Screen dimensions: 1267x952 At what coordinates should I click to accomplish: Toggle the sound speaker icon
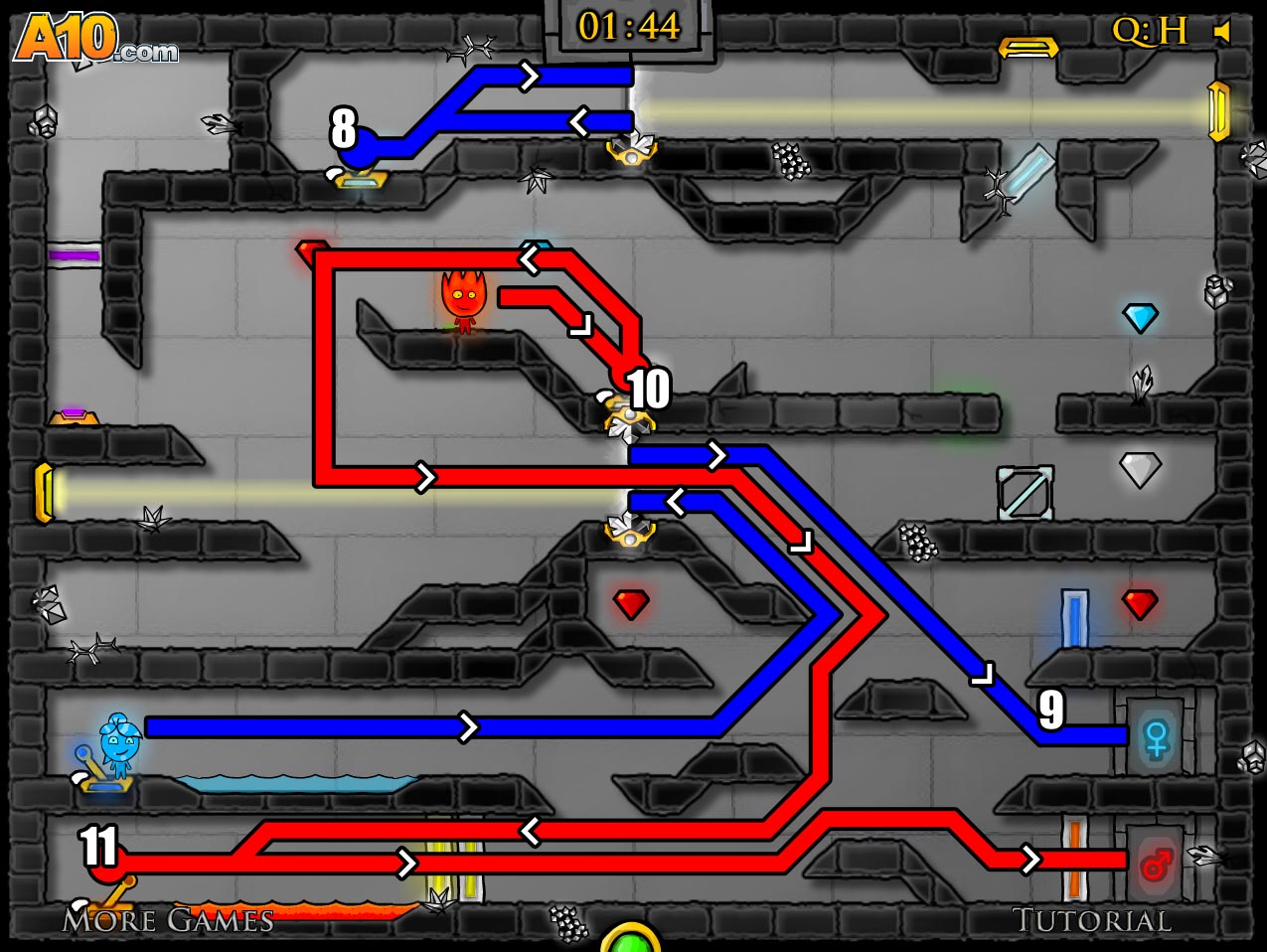[x=1222, y=32]
